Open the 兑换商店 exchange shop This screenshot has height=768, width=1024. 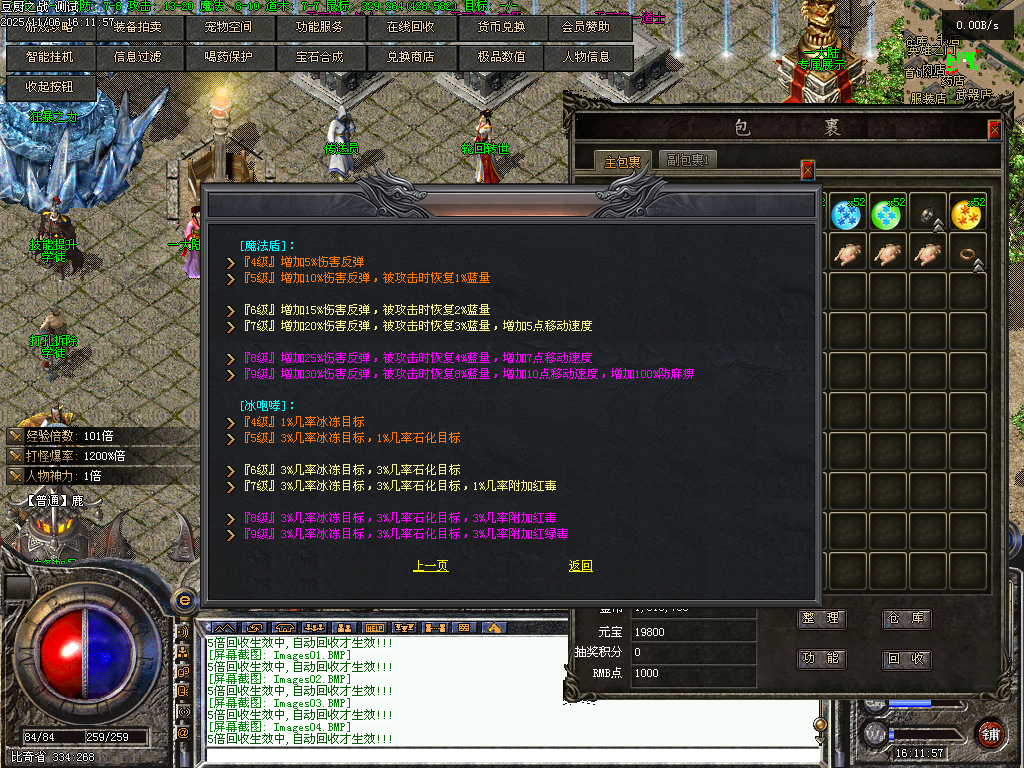point(410,57)
